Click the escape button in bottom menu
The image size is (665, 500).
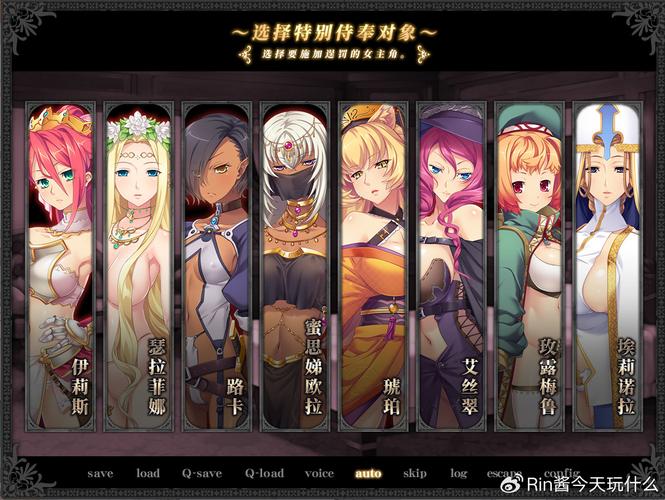(x=504, y=473)
